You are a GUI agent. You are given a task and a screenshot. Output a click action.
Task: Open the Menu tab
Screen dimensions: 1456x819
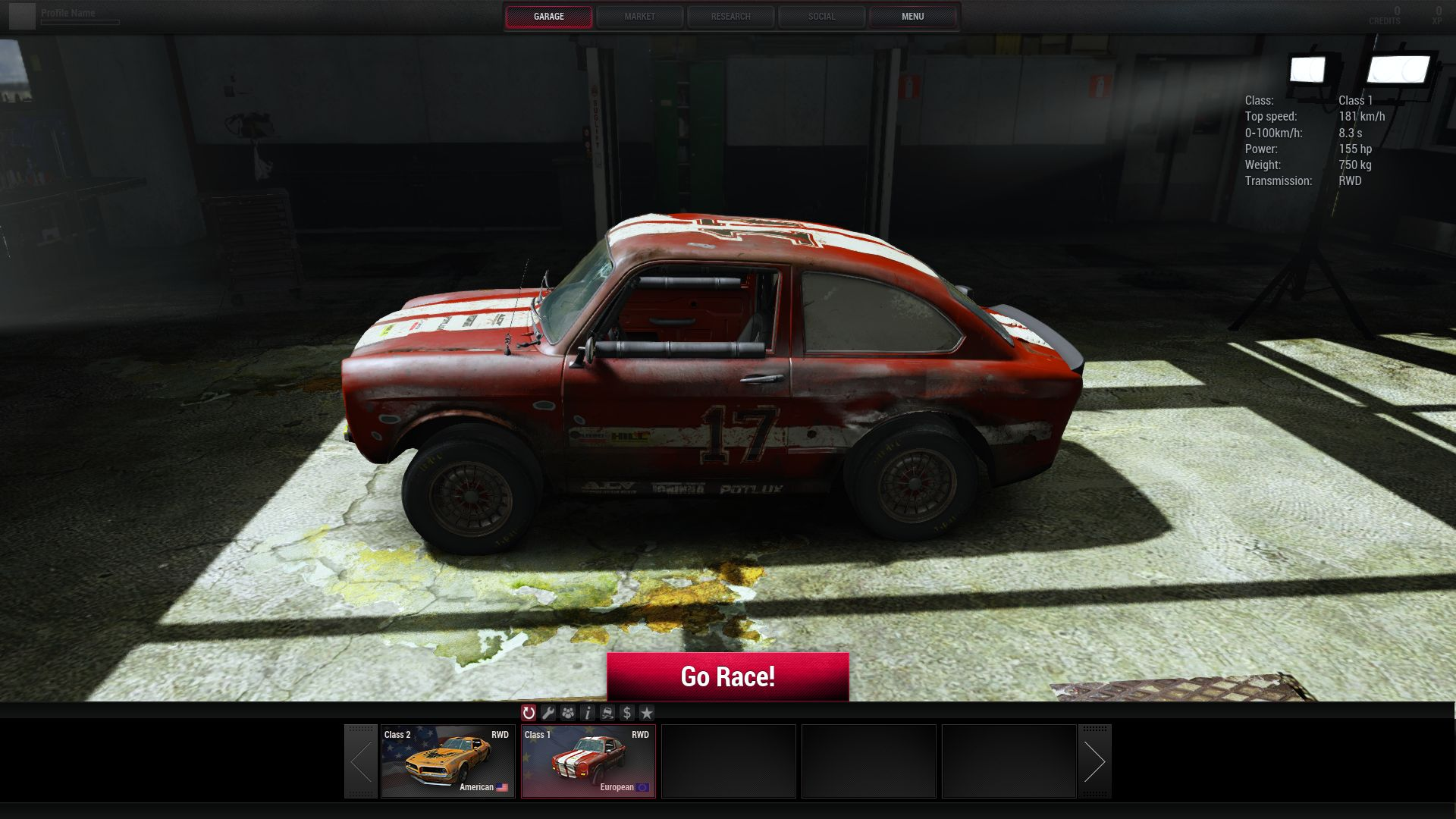[912, 17]
